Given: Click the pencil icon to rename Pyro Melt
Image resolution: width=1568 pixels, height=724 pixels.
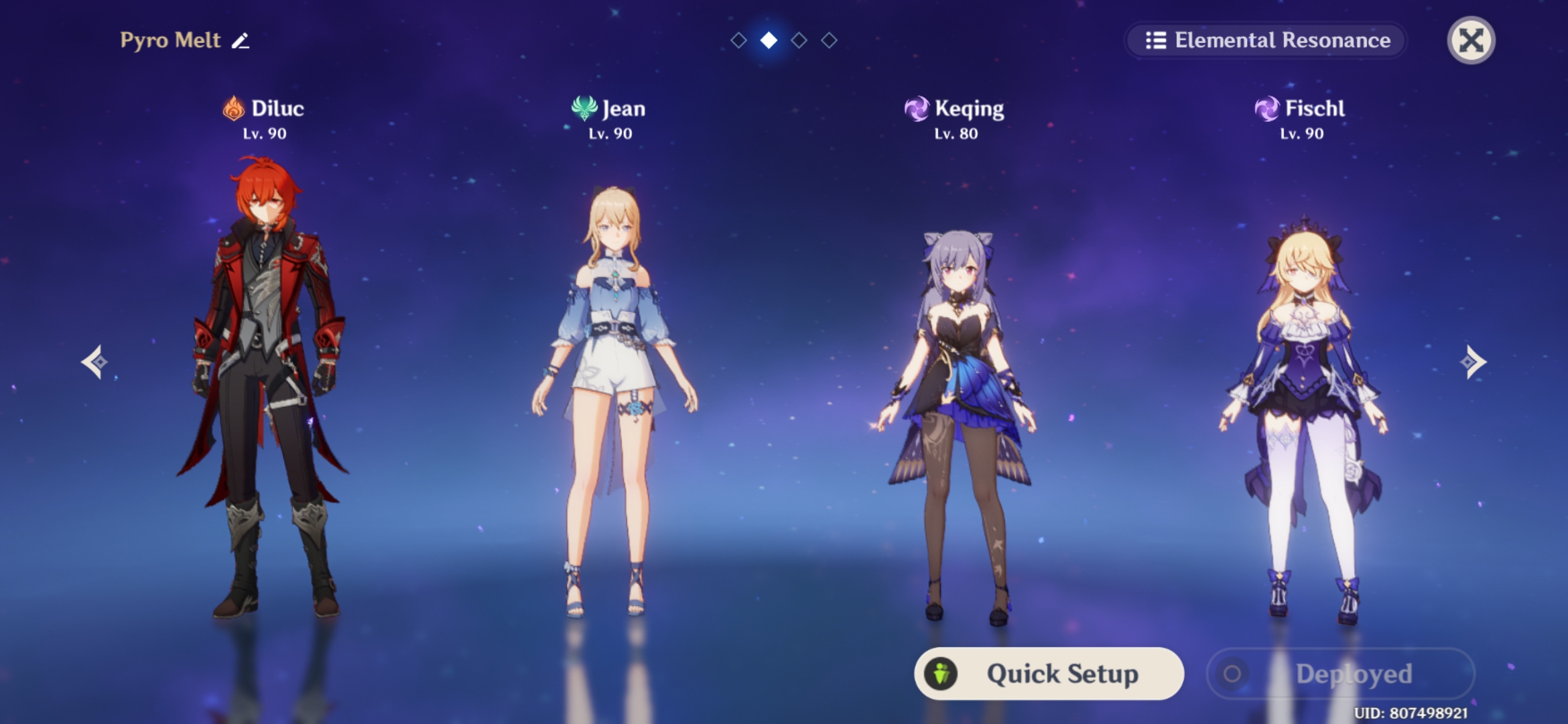Looking at the screenshot, I should click(x=241, y=40).
